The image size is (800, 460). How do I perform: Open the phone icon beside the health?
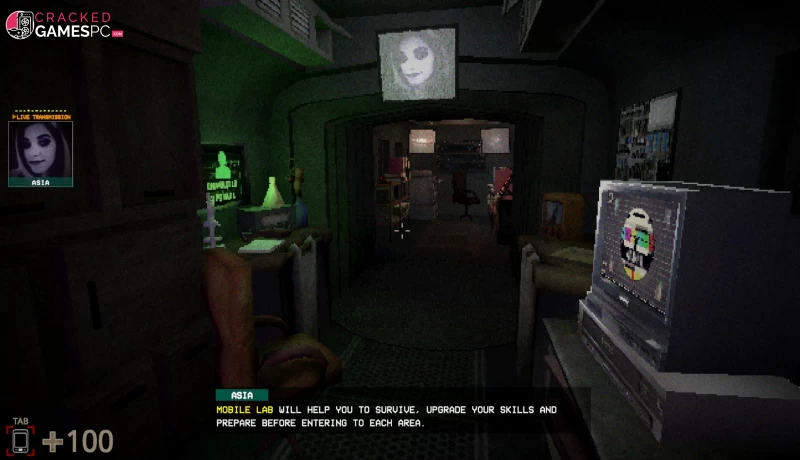tap(20, 440)
